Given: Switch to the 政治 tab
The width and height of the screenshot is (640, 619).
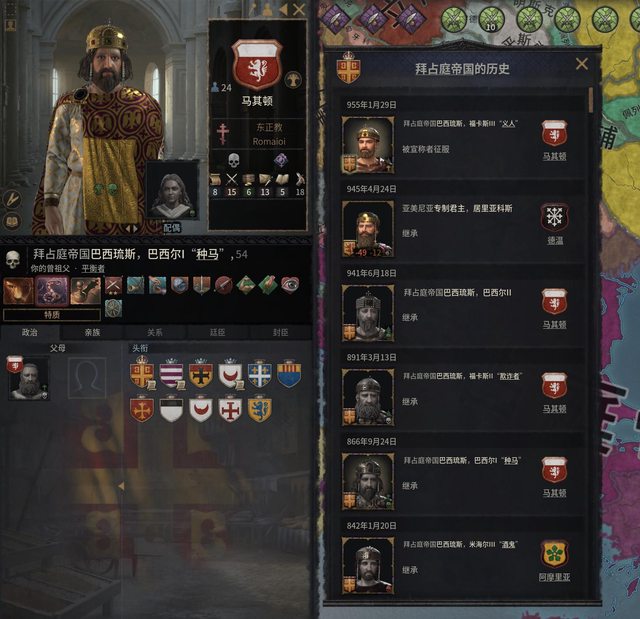Looking at the screenshot, I should click(30, 332).
